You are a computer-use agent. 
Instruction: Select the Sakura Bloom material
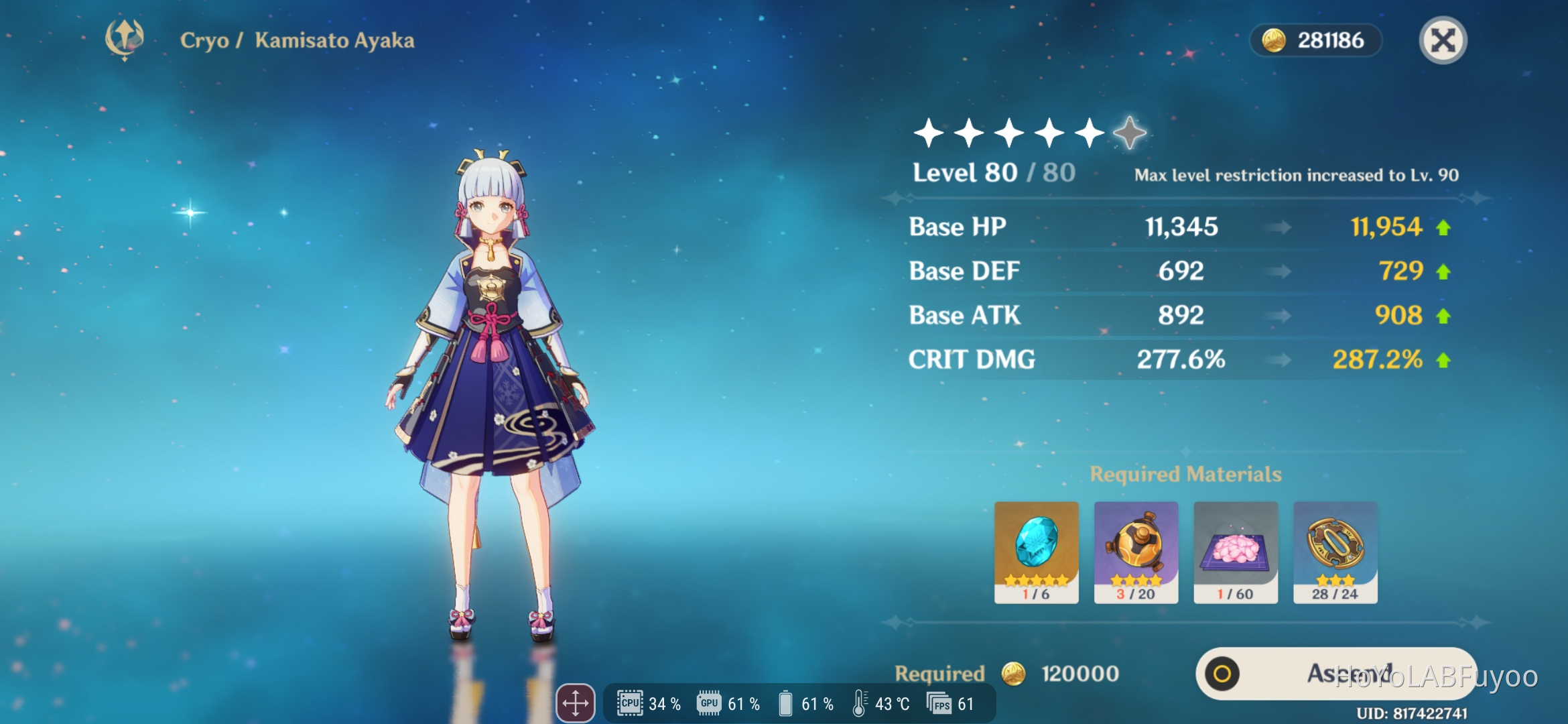[x=1237, y=551]
